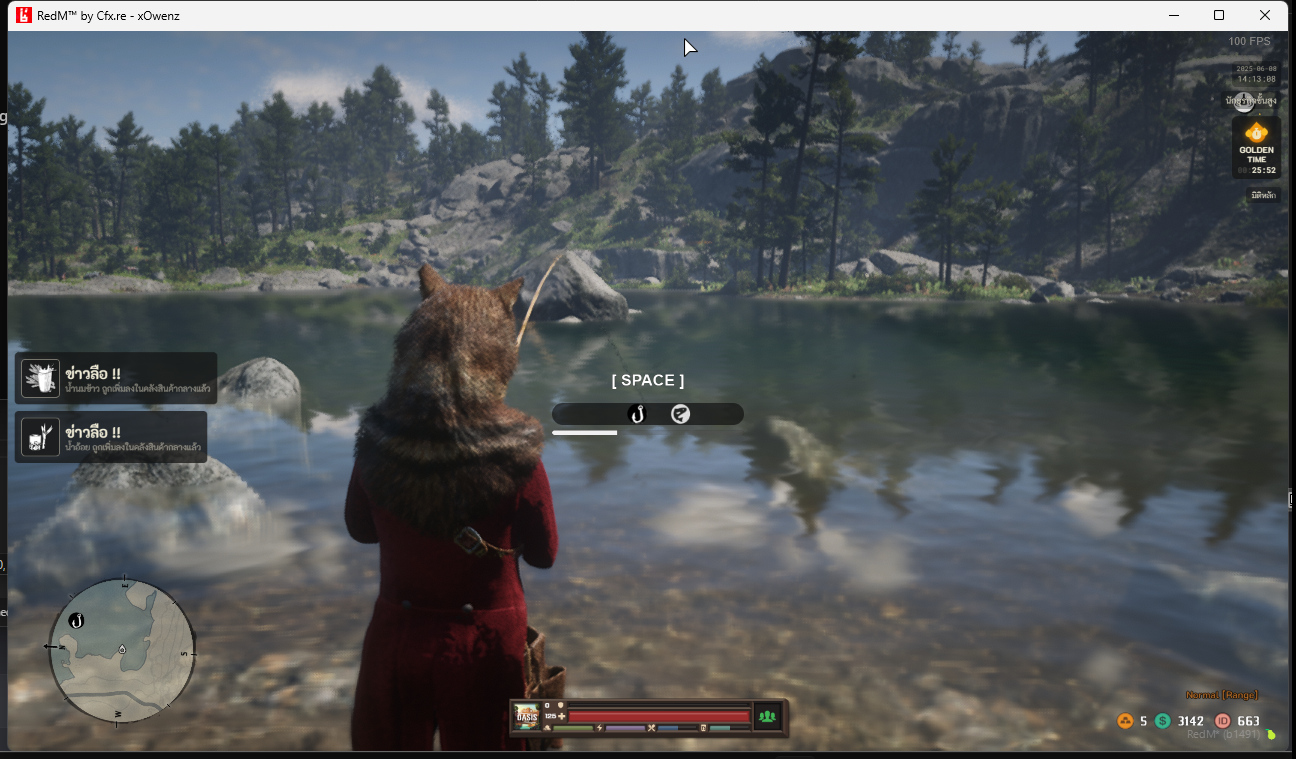This screenshot has height=759, width=1296.
Task: Toggle the rank badge above GOLDEN TIME
Action: [x=1243, y=100]
